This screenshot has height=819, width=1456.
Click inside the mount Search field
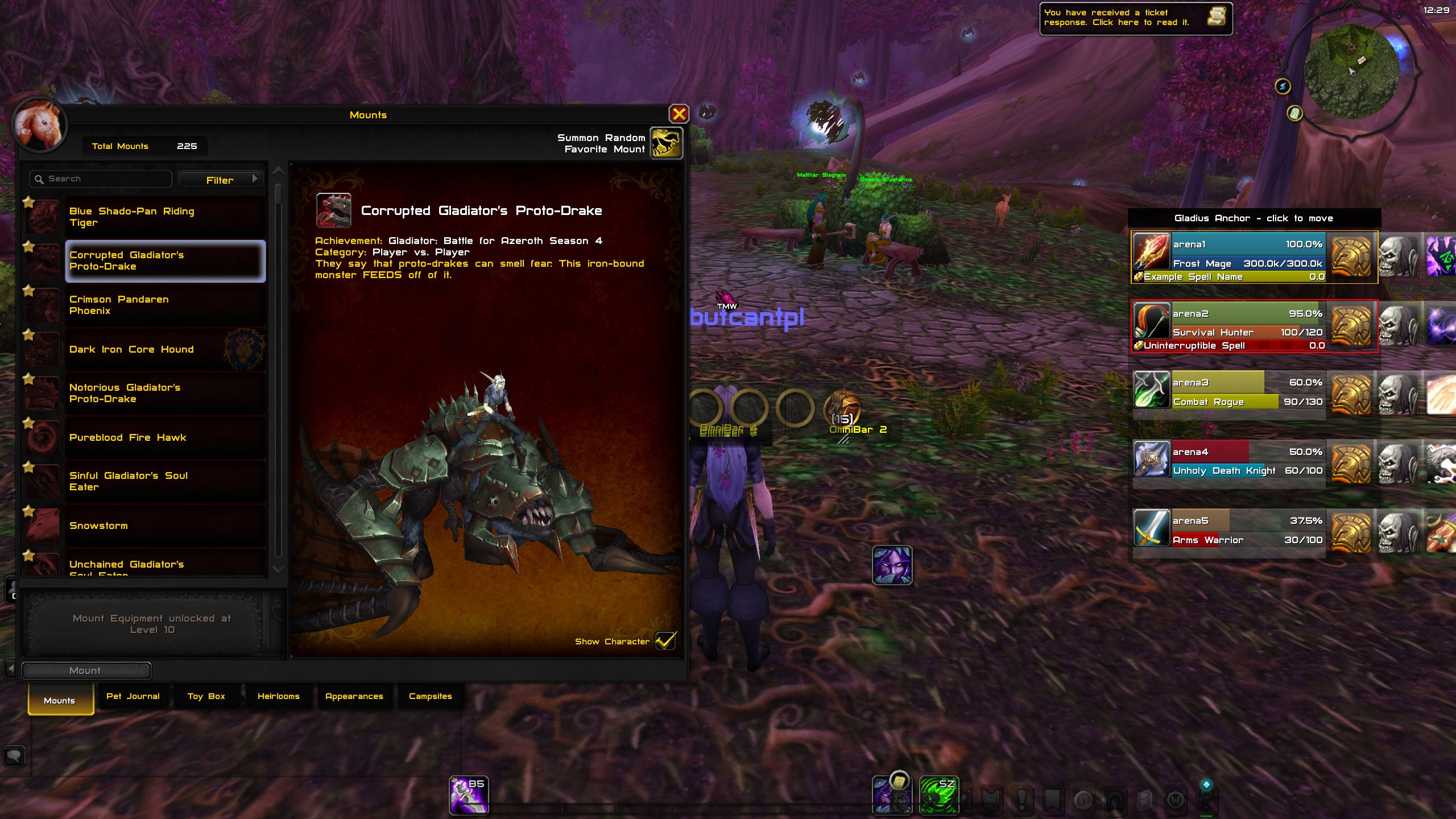(x=100, y=178)
